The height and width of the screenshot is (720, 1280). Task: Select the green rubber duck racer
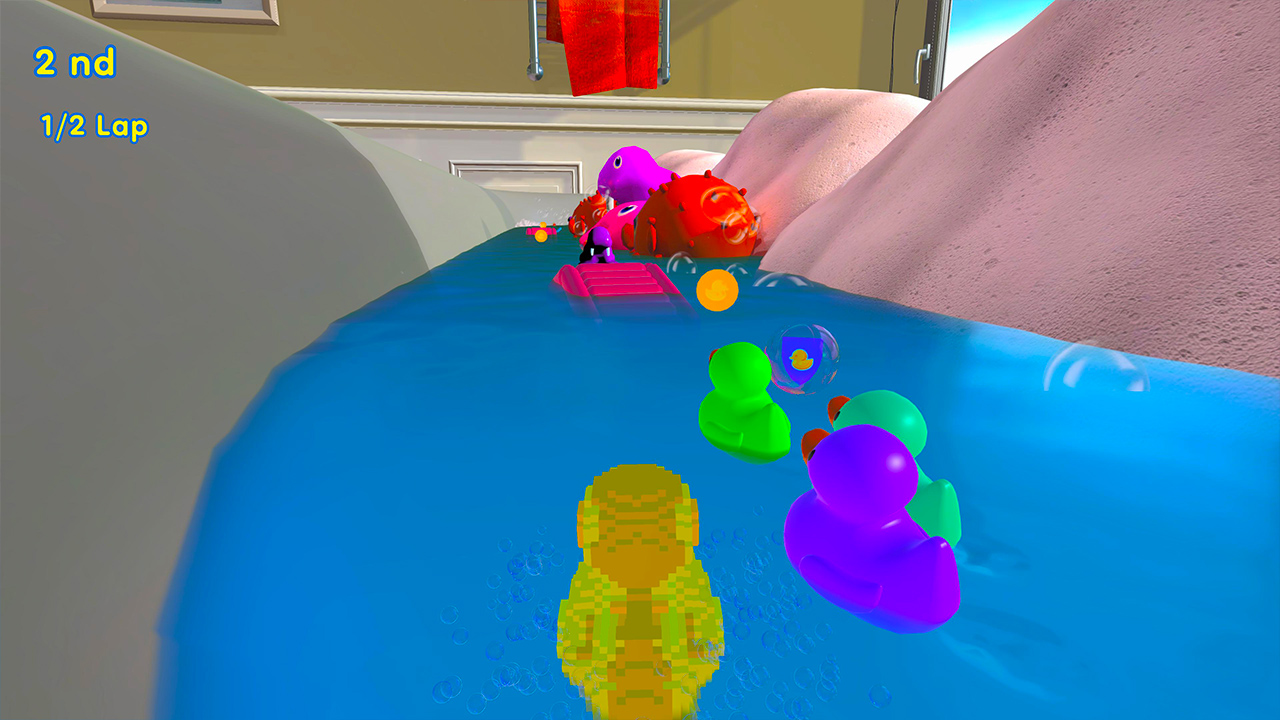point(742,398)
